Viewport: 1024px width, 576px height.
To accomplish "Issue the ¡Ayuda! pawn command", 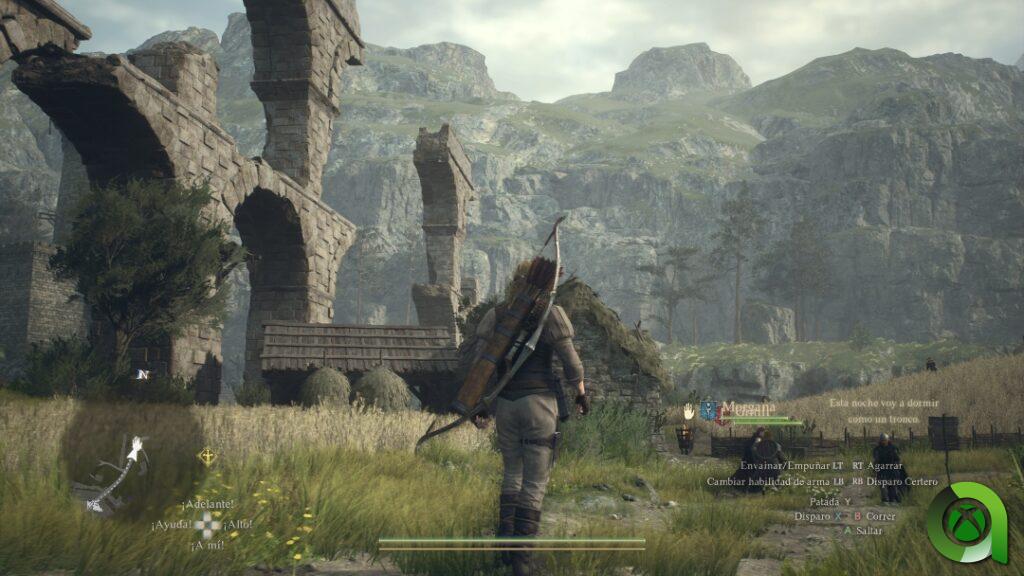I will (x=172, y=524).
